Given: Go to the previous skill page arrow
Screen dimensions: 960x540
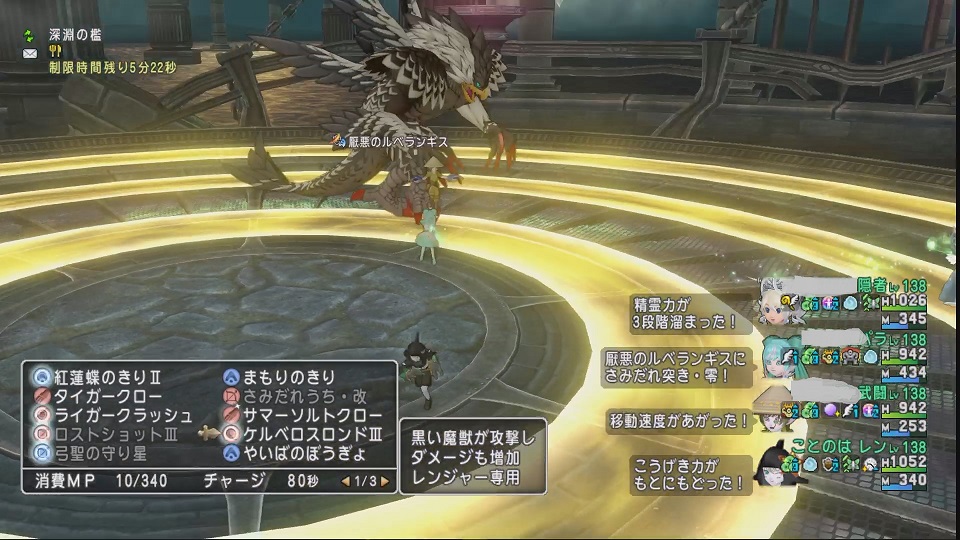Looking at the screenshot, I should (347, 481).
